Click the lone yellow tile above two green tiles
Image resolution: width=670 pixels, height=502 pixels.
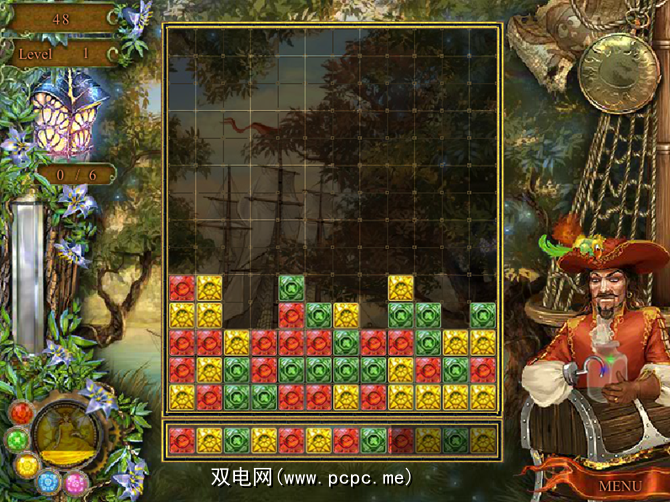point(401,289)
